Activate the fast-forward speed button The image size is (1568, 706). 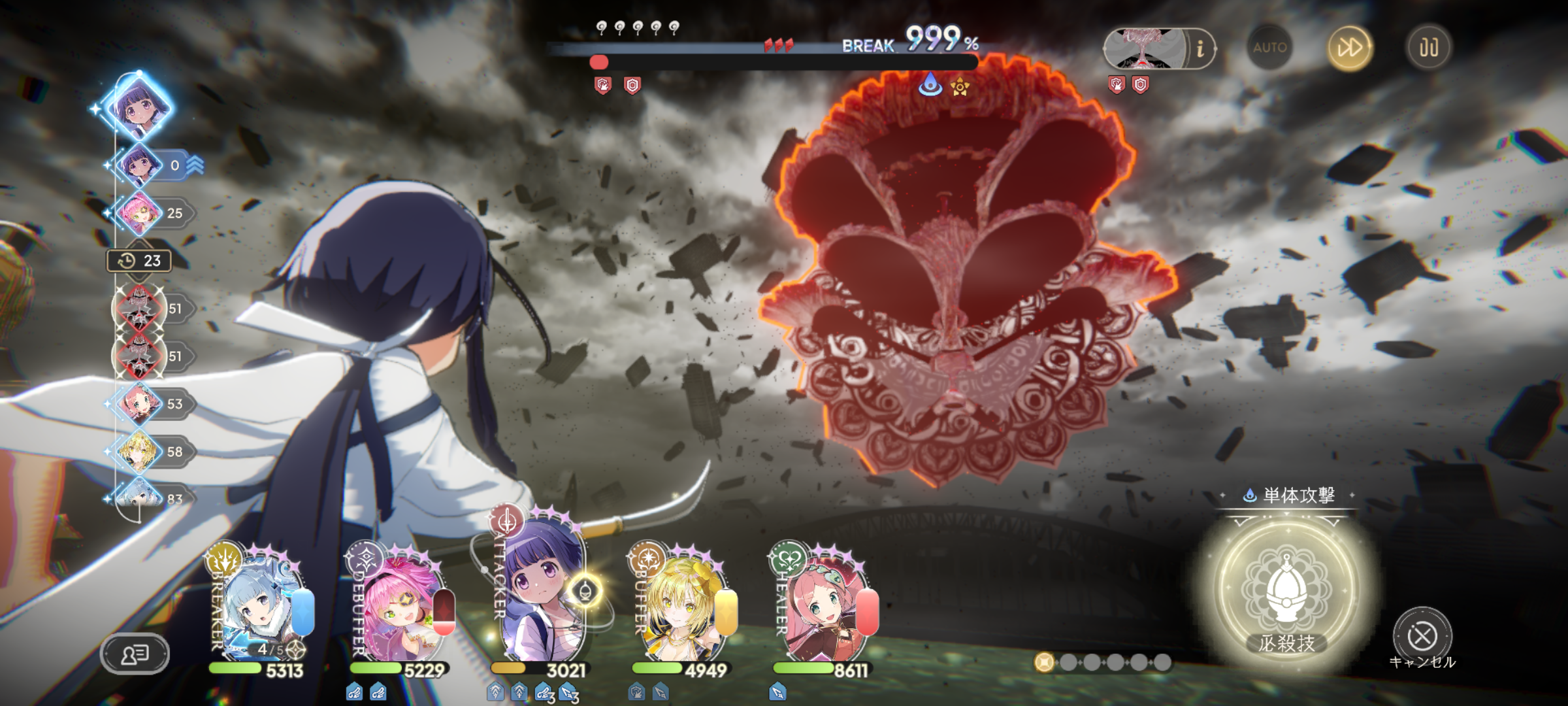tap(1349, 48)
